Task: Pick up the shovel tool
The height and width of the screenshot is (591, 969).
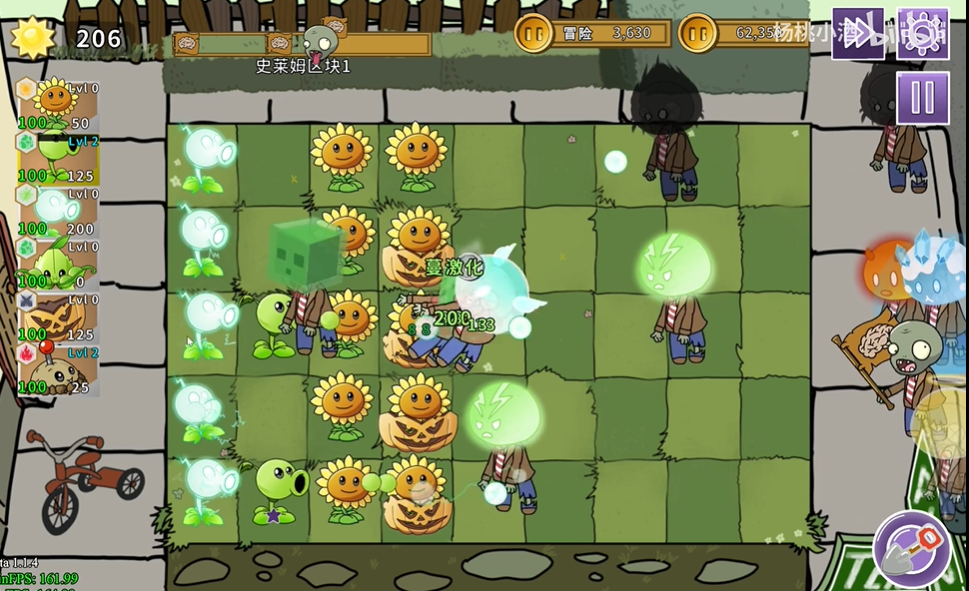Action: click(911, 549)
